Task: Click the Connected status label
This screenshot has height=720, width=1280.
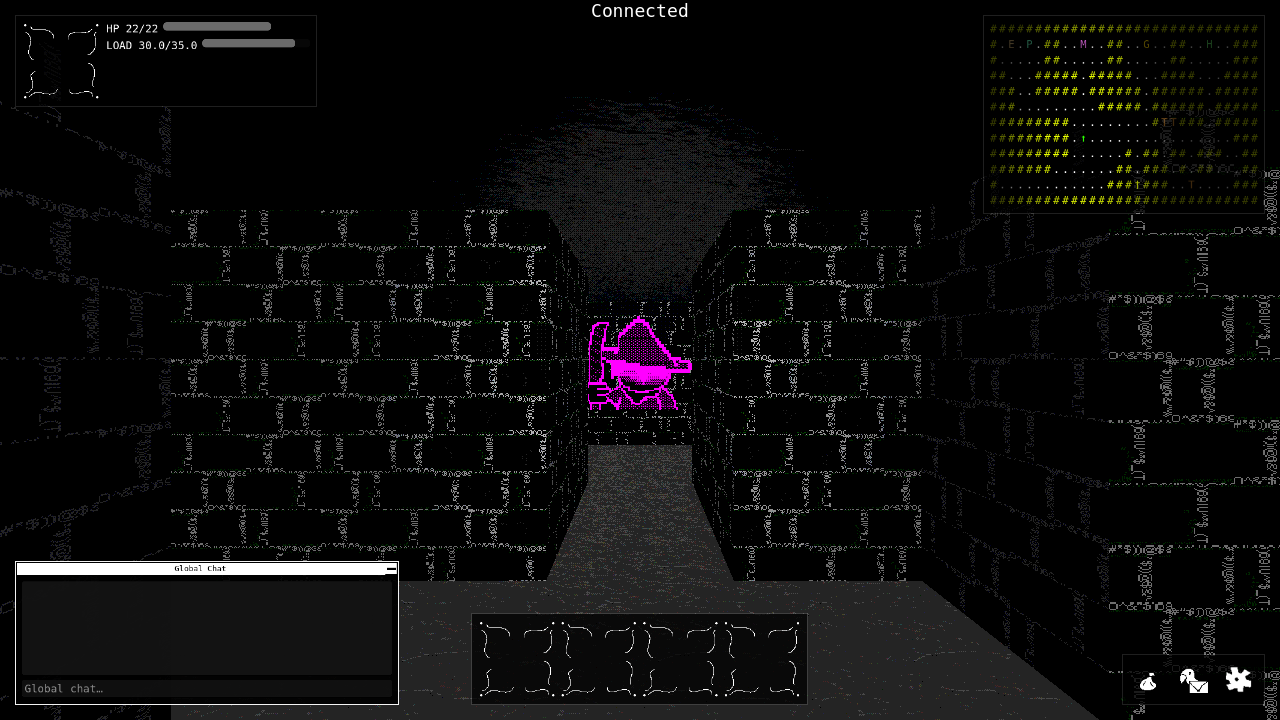Action: click(x=639, y=11)
